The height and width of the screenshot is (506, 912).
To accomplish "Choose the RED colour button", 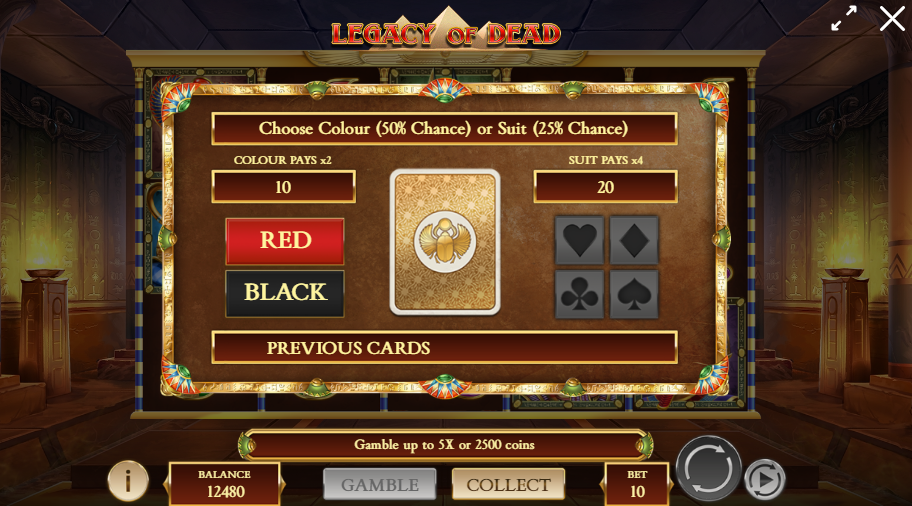I will 285,241.
